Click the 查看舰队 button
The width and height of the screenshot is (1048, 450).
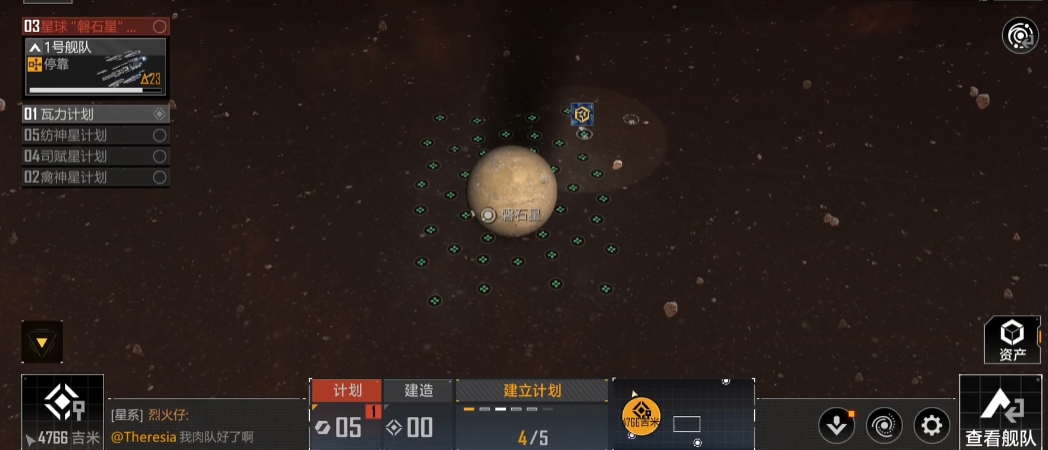[x=1002, y=414]
